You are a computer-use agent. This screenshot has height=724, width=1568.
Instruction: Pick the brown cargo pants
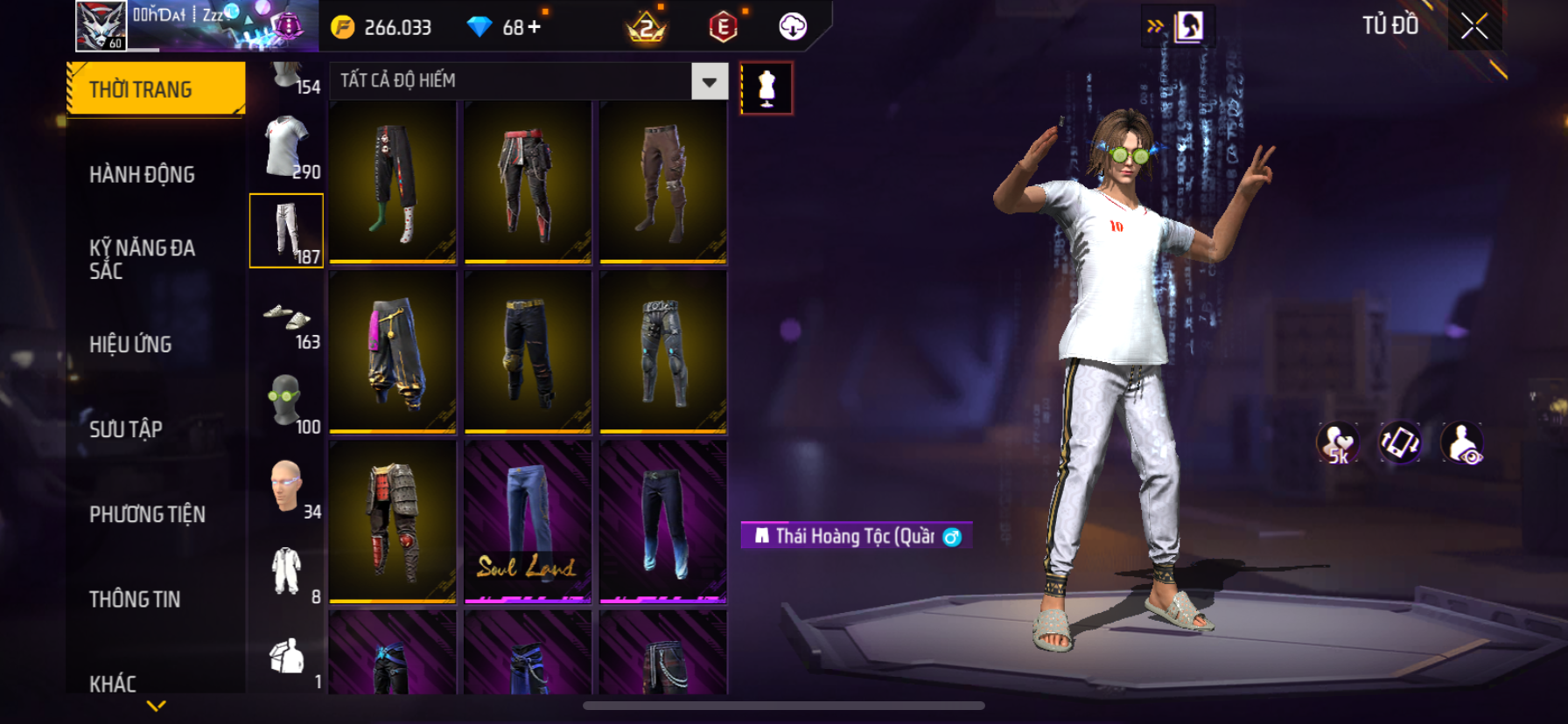click(662, 182)
